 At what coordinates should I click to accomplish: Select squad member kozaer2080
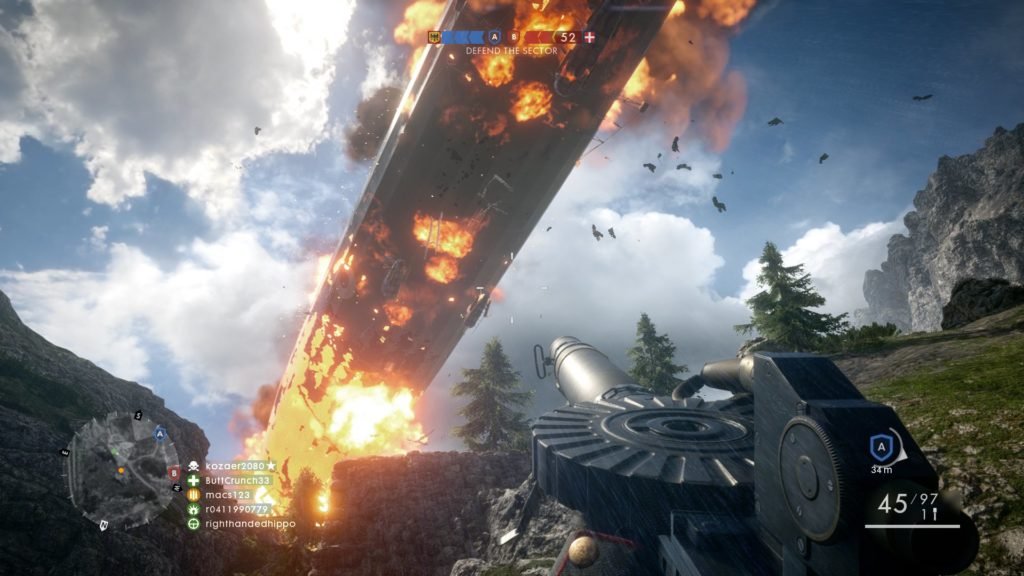click(237, 466)
